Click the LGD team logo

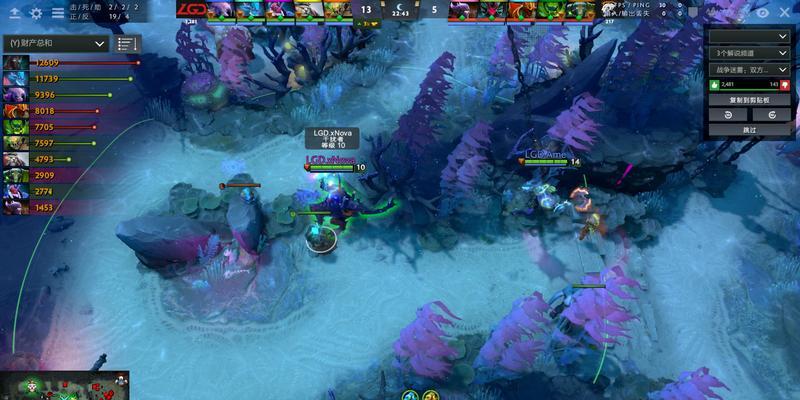(x=191, y=10)
